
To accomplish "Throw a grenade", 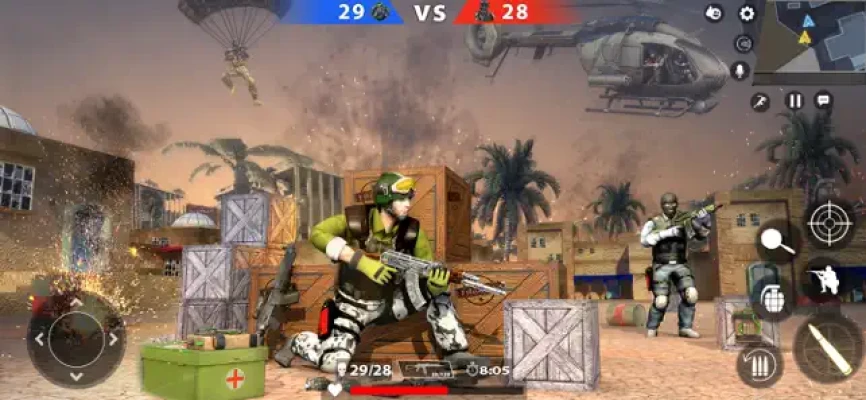I will [770, 297].
